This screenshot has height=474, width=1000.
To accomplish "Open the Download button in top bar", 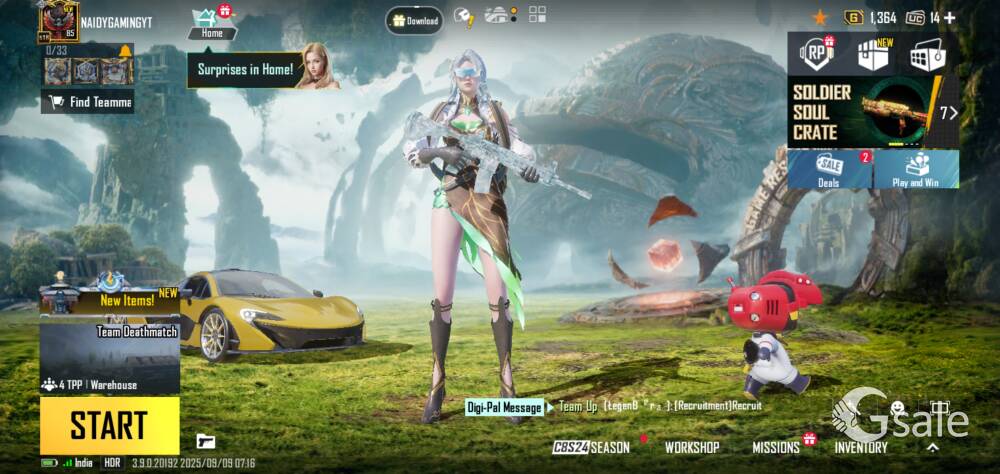I will (415, 19).
